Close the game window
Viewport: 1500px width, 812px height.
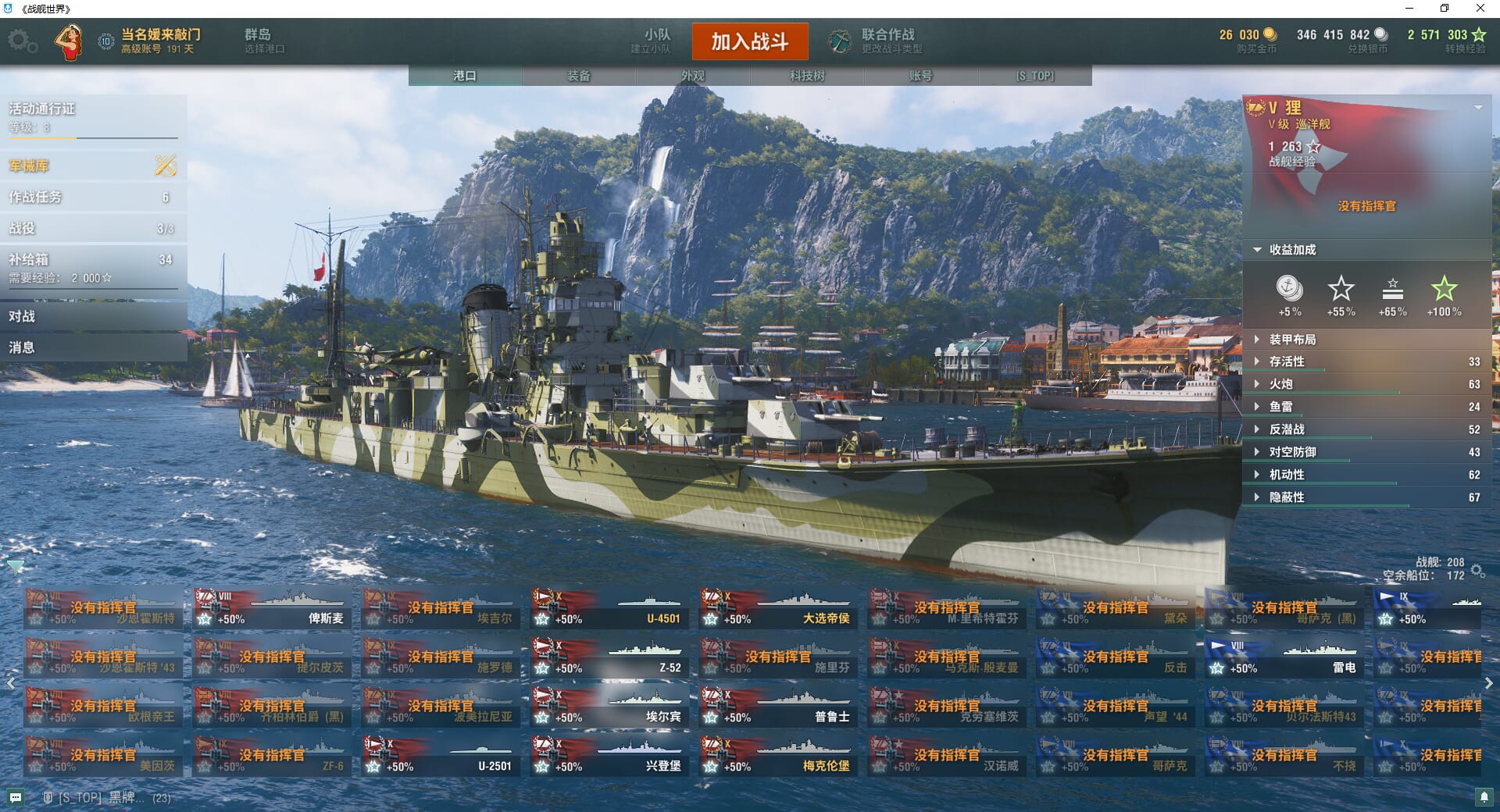[1480, 9]
